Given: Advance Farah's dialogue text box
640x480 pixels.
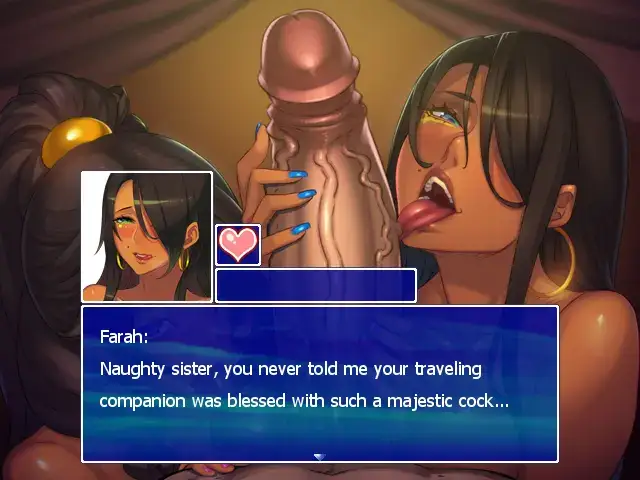Looking at the screenshot, I should tap(319, 384).
